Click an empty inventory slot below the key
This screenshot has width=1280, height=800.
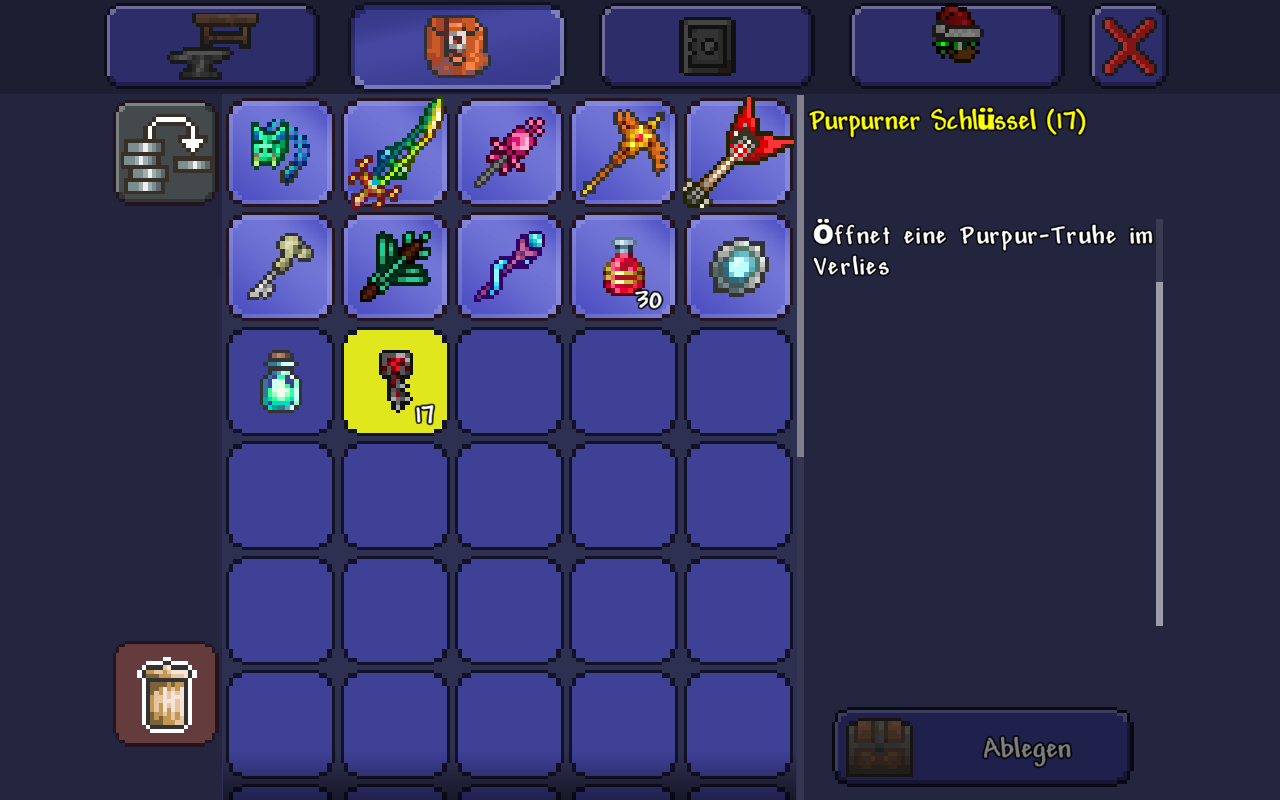click(394, 495)
